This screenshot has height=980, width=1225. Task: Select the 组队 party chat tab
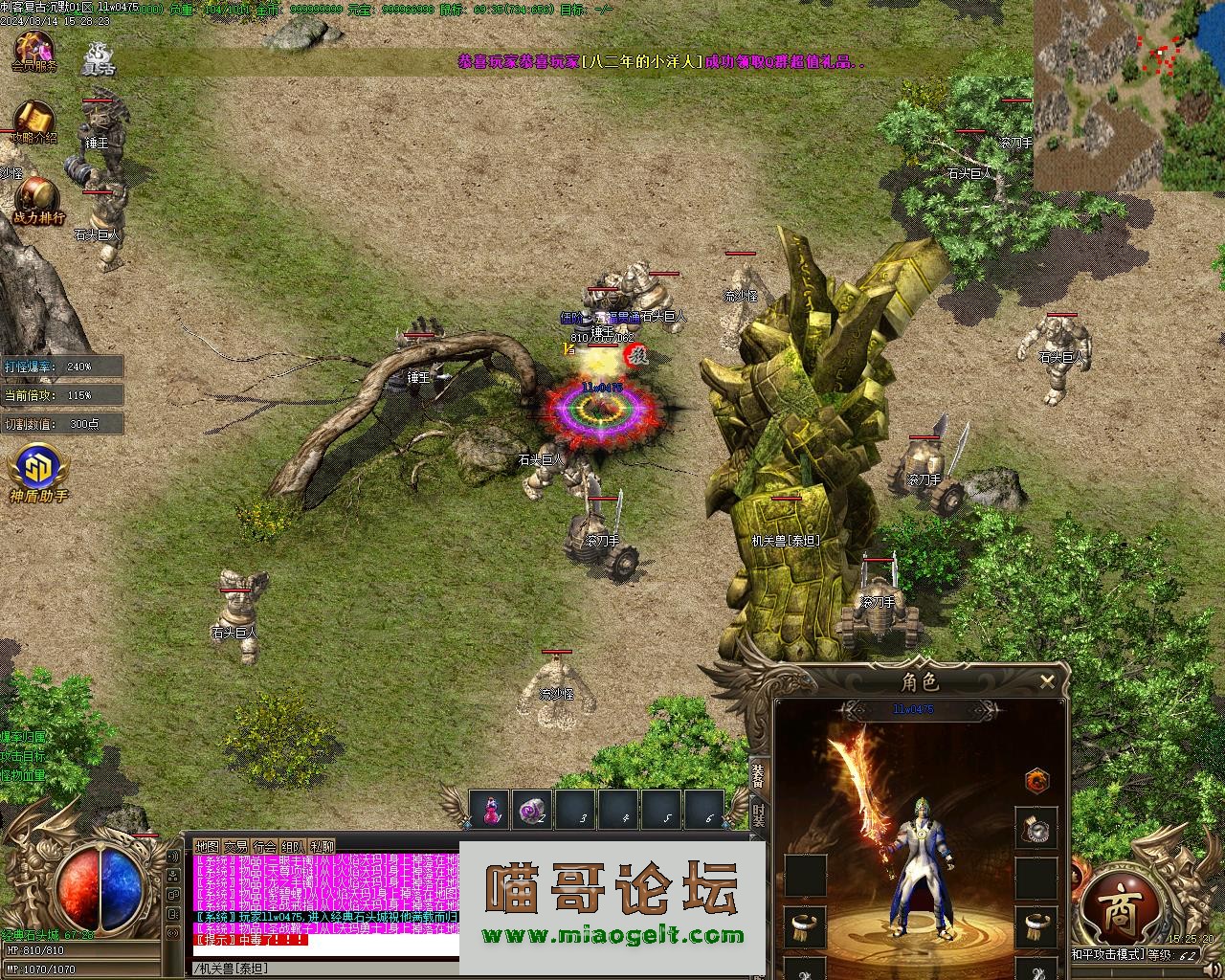tap(293, 847)
